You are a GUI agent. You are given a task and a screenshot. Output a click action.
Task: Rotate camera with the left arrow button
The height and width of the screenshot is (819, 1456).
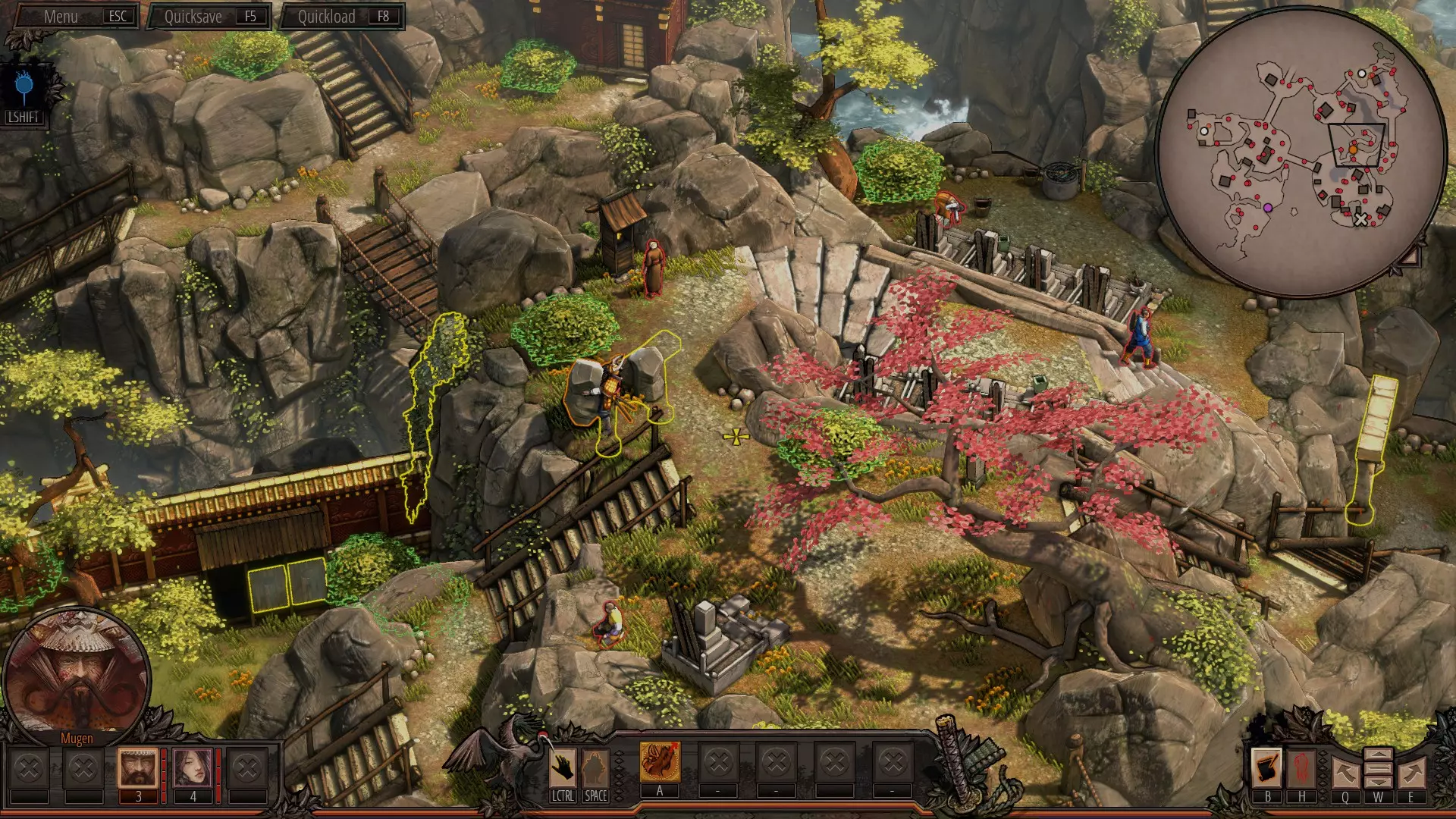tap(1345, 773)
